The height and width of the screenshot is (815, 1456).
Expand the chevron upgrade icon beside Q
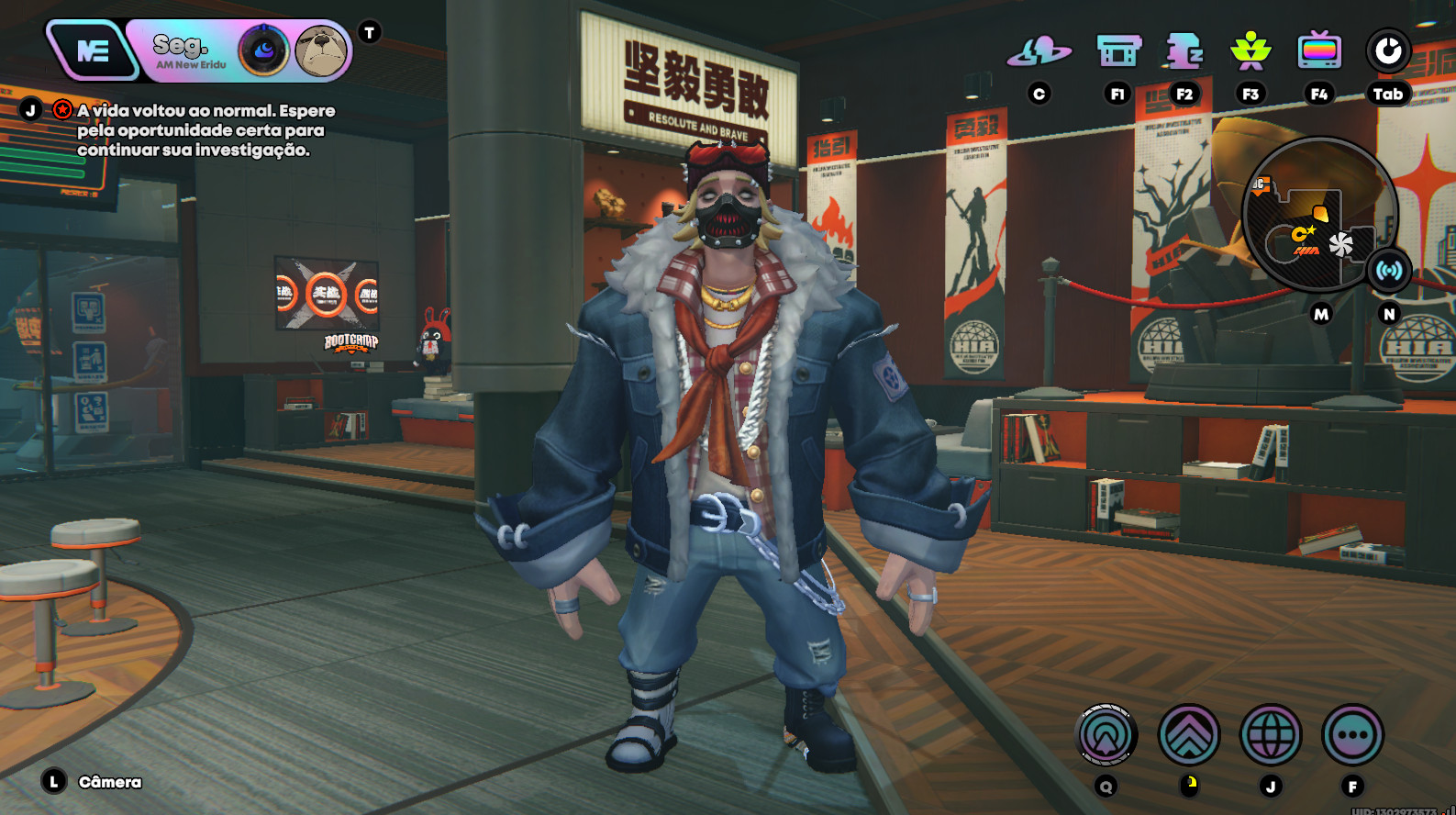coord(1187,734)
